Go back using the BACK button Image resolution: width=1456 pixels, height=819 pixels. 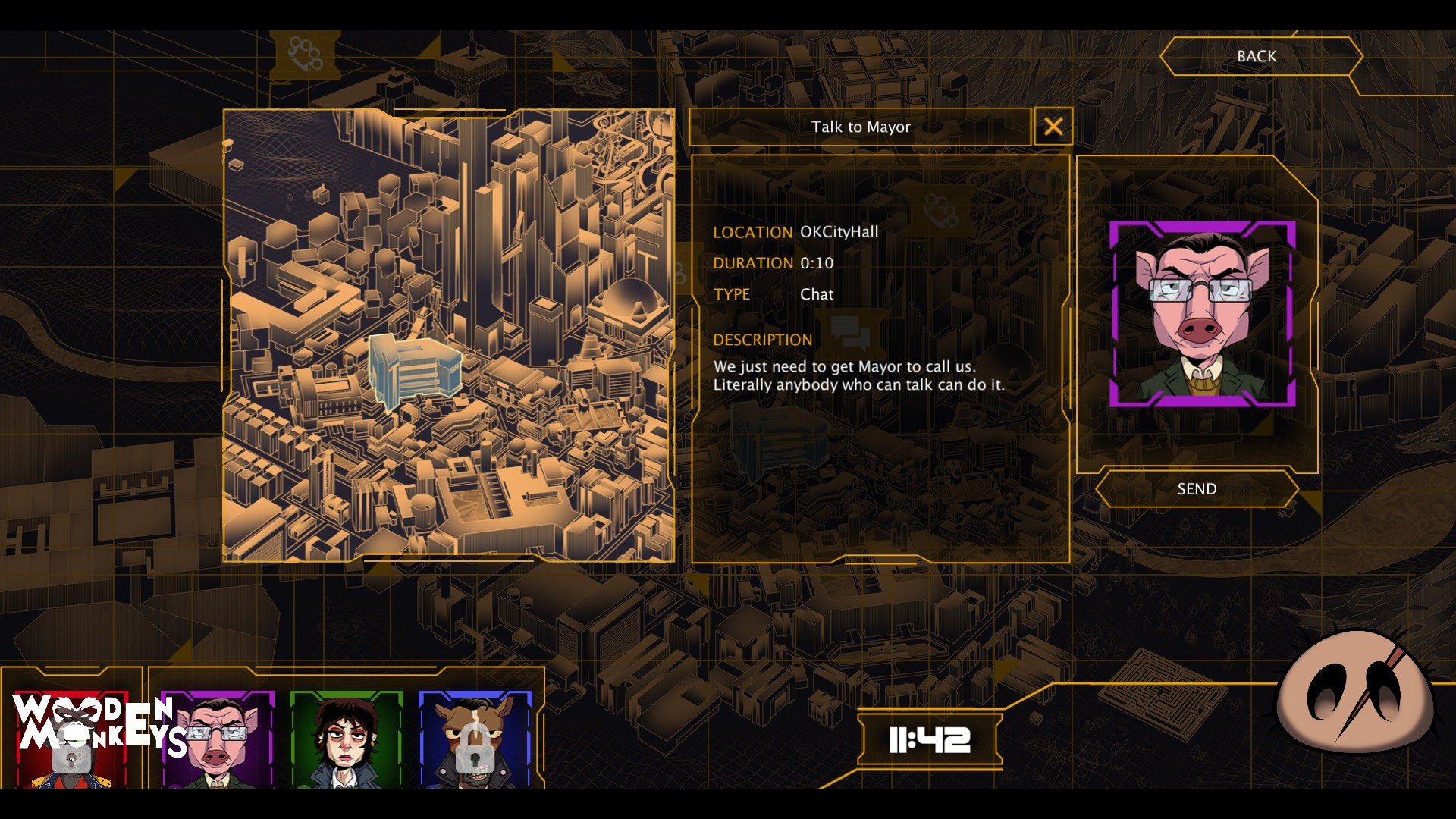click(1257, 56)
